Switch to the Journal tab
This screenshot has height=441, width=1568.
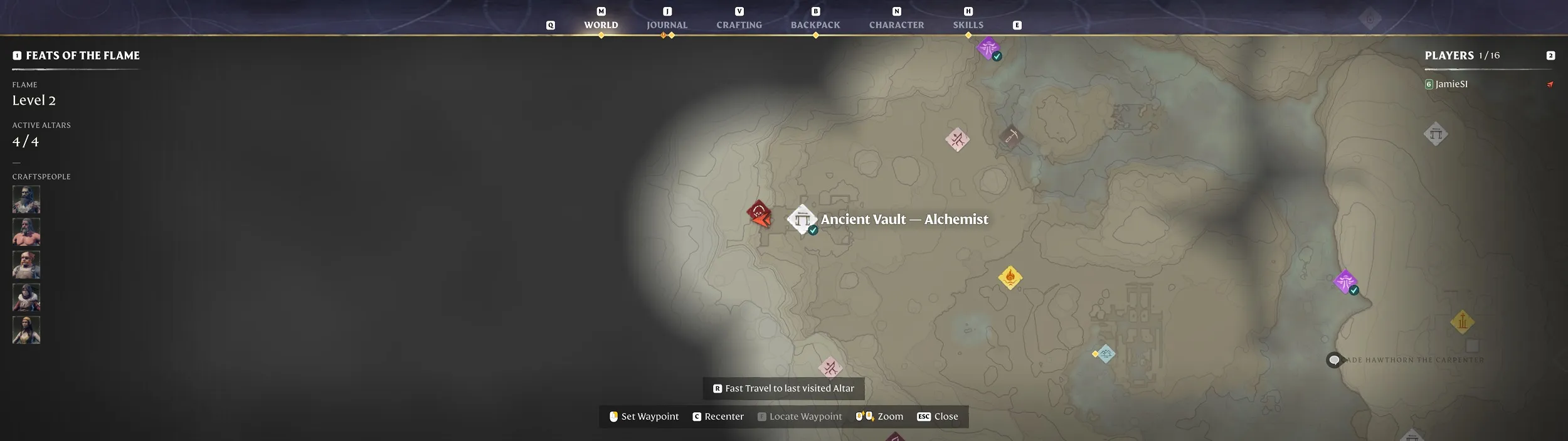point(667,25)
